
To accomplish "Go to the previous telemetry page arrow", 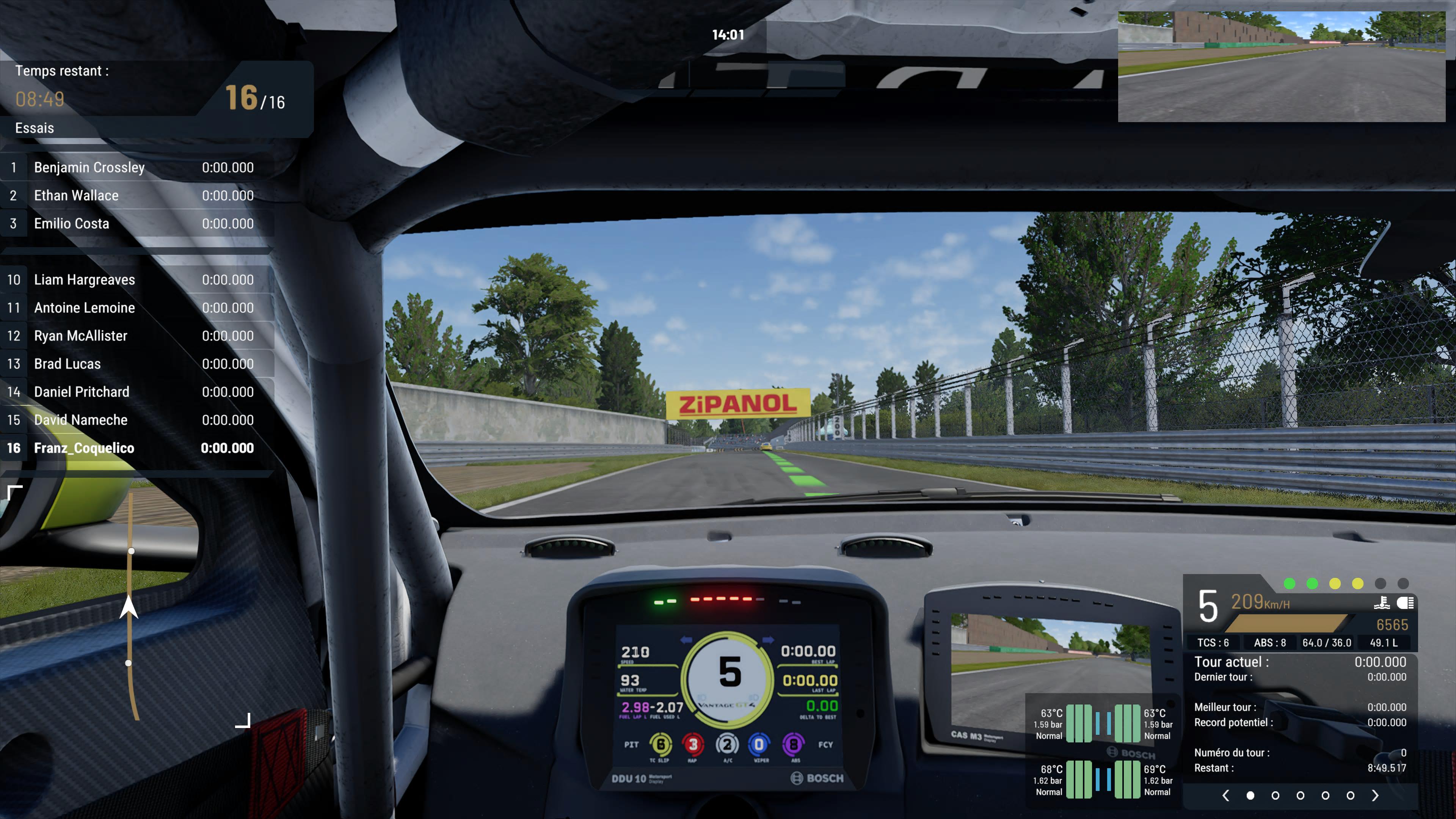I will pyautogui.click(x=1225, y=795).
